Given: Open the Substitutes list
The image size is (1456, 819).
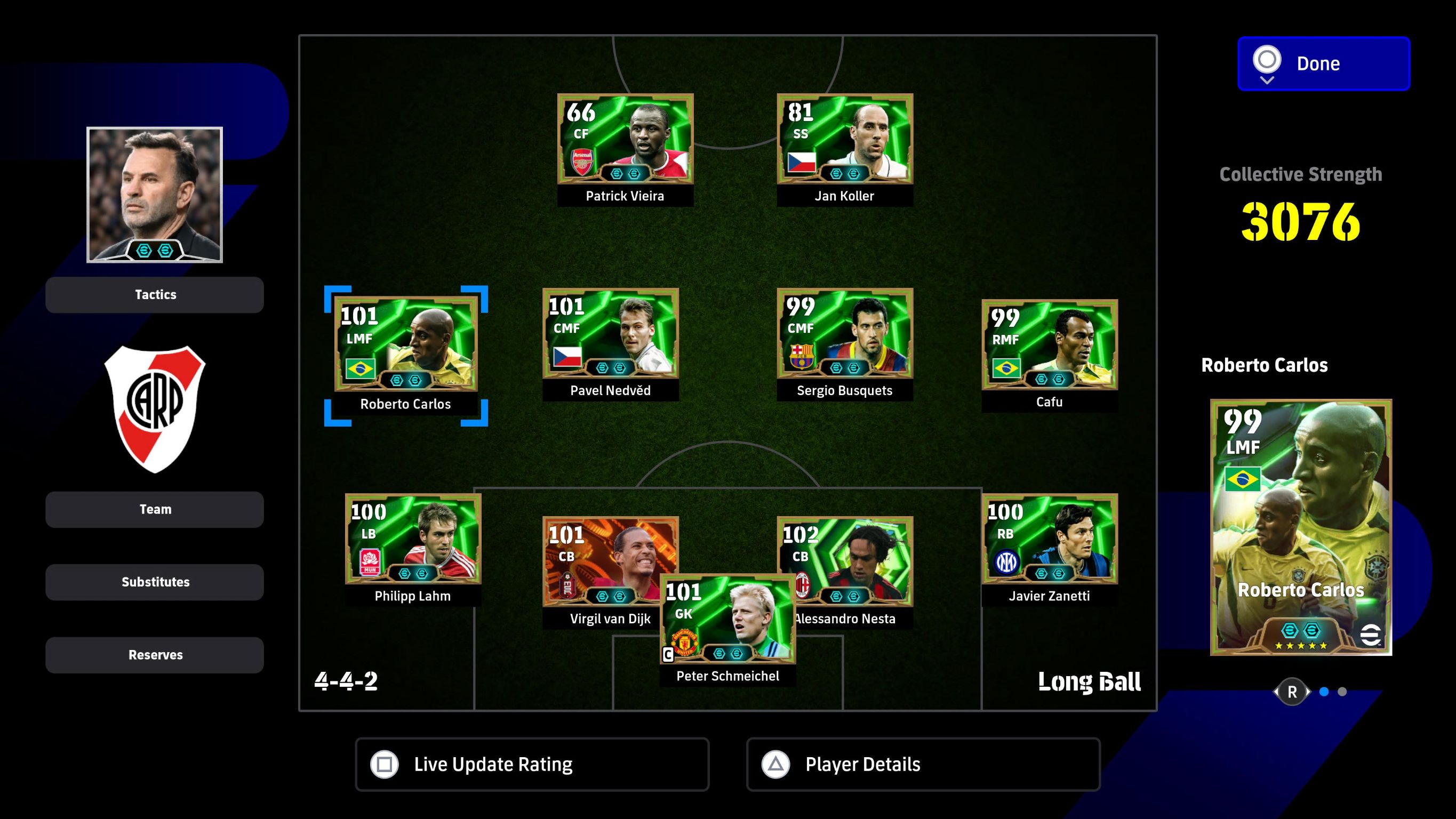Looking at the screenshot, I should (x=154, y=582).
